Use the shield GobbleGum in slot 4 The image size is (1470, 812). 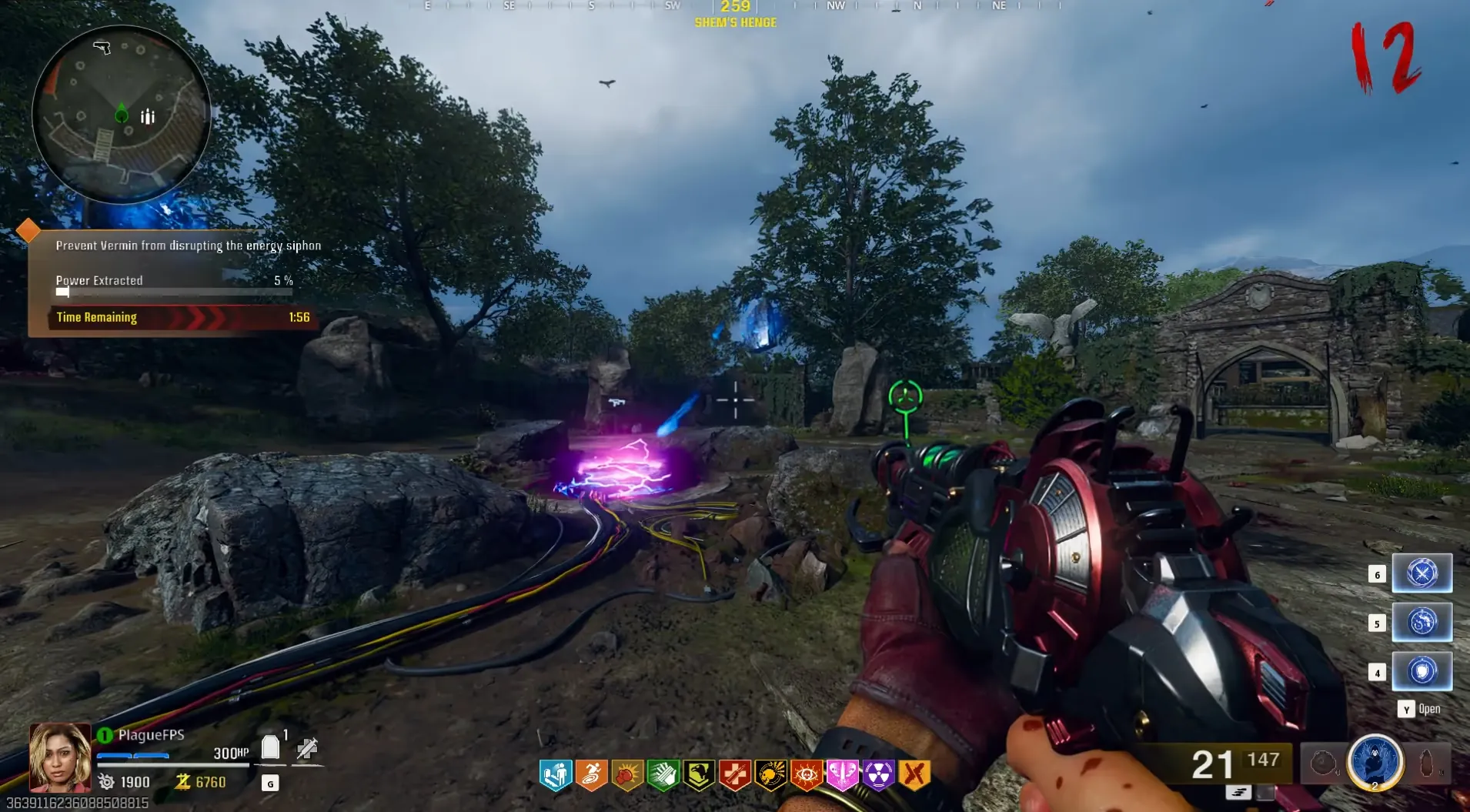pyautogui.click(x=1422, y=671)
